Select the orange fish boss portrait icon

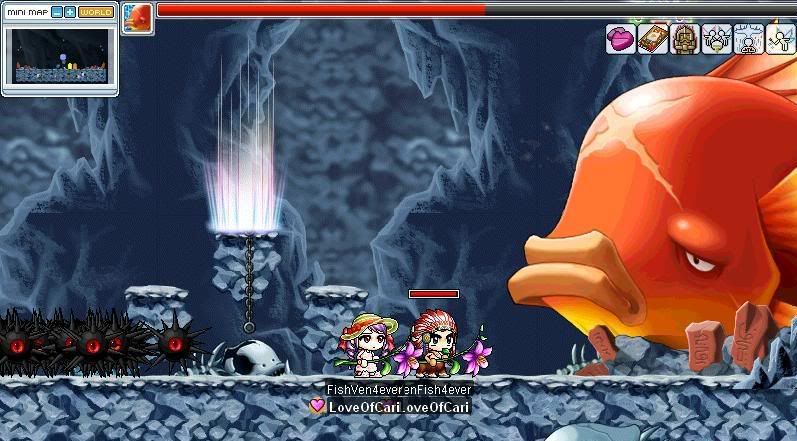tap(138, 18)
